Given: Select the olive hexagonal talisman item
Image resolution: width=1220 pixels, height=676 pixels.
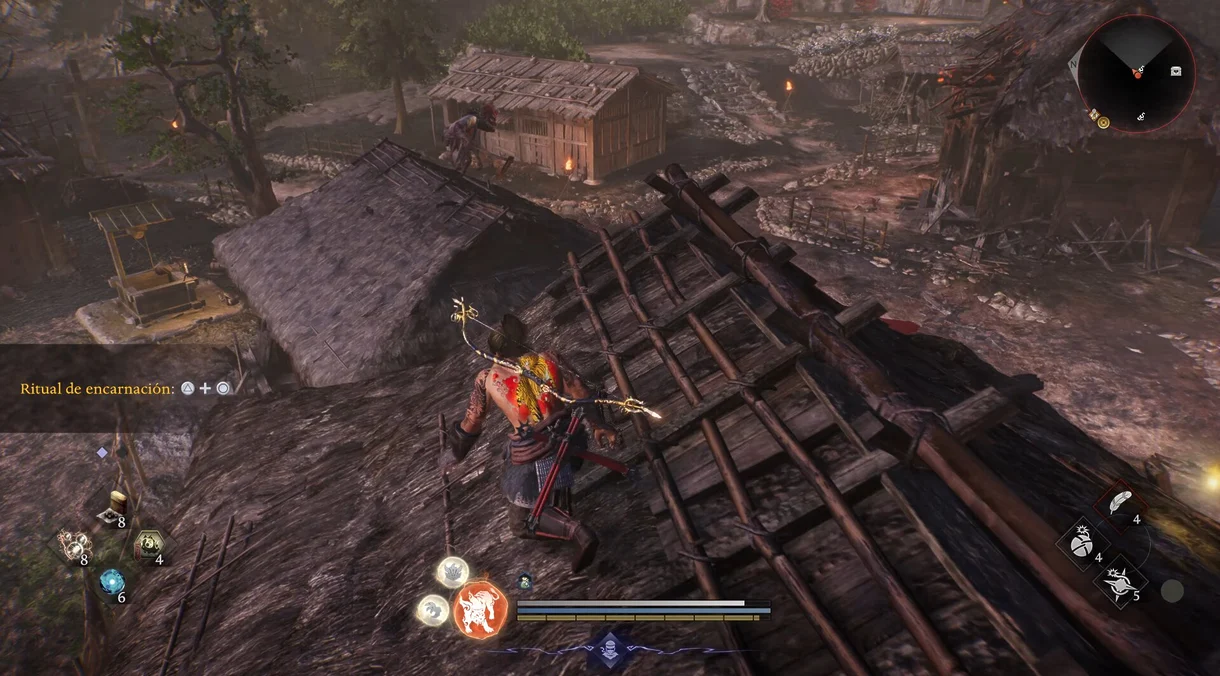Looking at the screenshot, I should pos(147,545).
